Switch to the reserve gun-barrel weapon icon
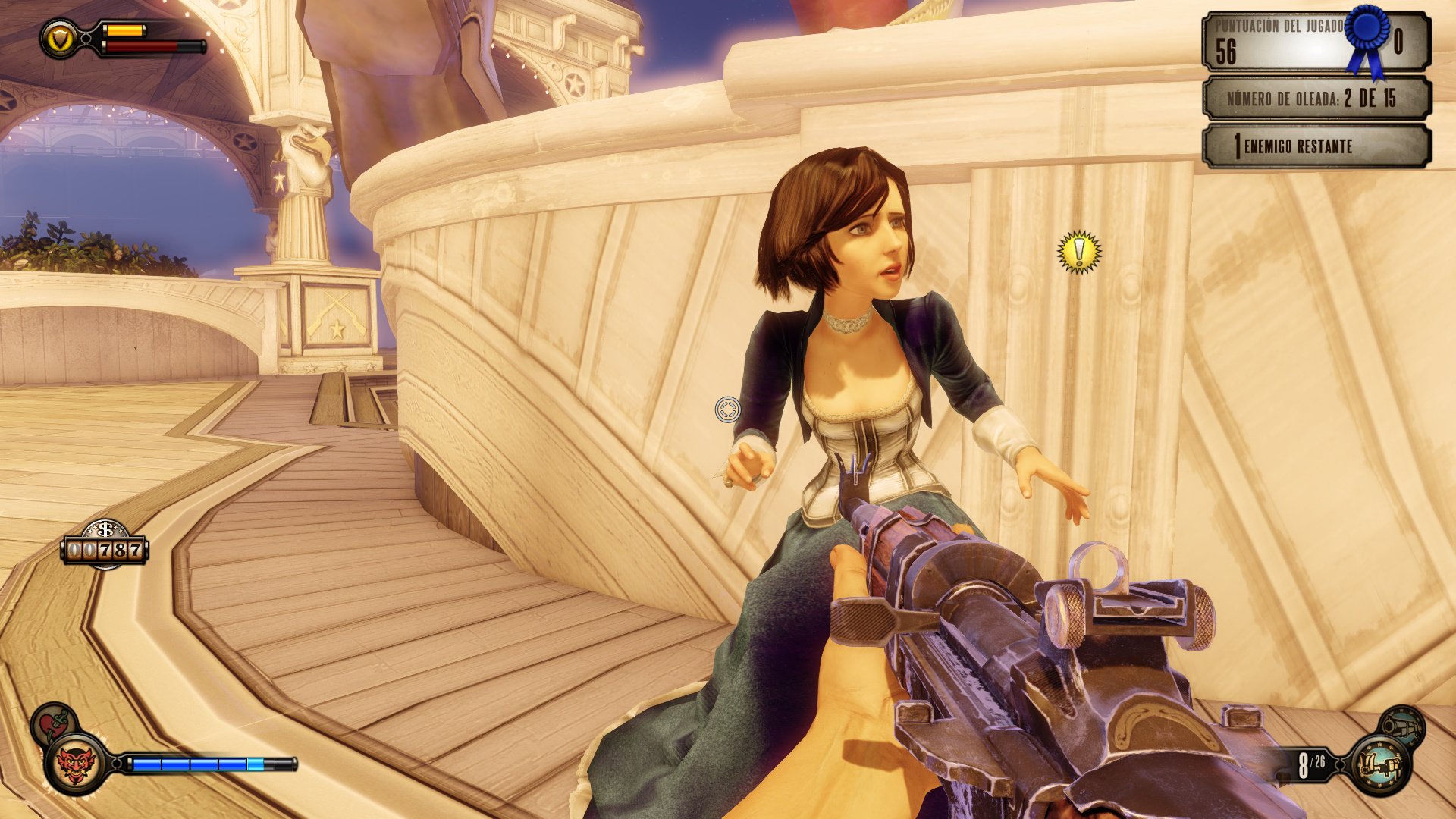This screenshot has height=819, width=1456. 1401,726
